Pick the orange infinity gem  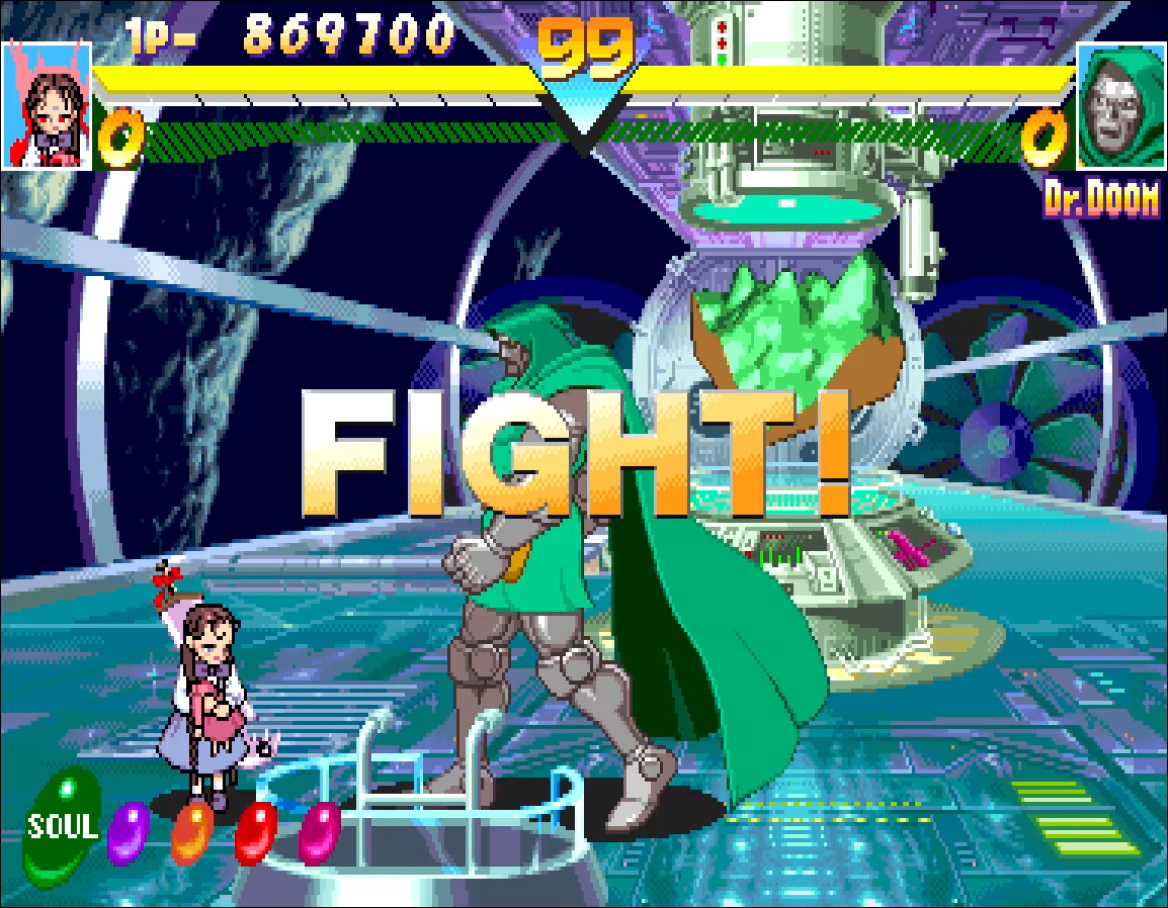(192, 832)
